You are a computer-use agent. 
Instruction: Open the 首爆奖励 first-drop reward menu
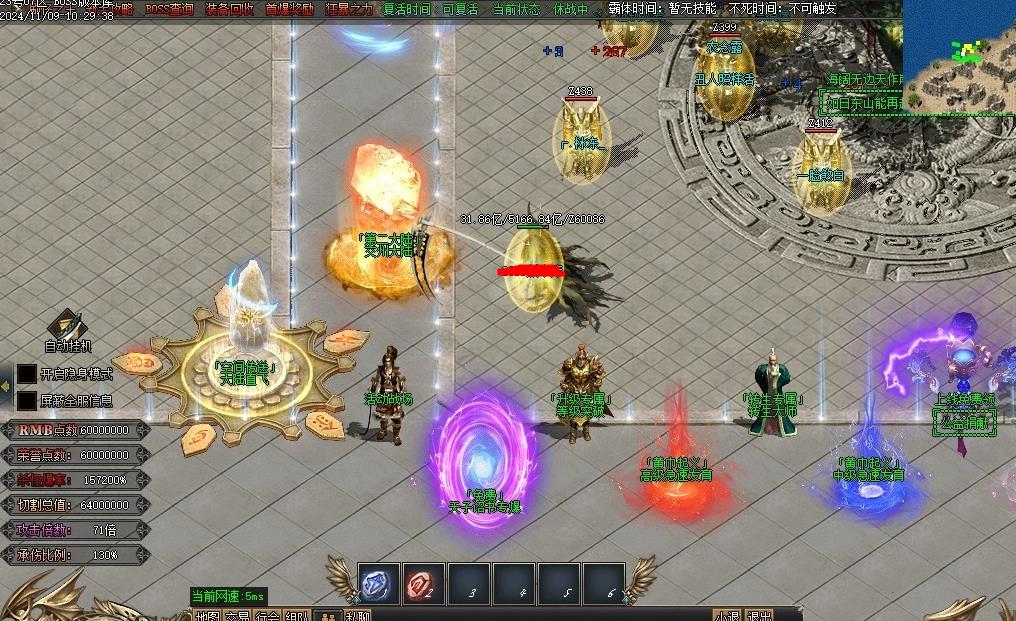pyautogui.click(x=289, y=9)
